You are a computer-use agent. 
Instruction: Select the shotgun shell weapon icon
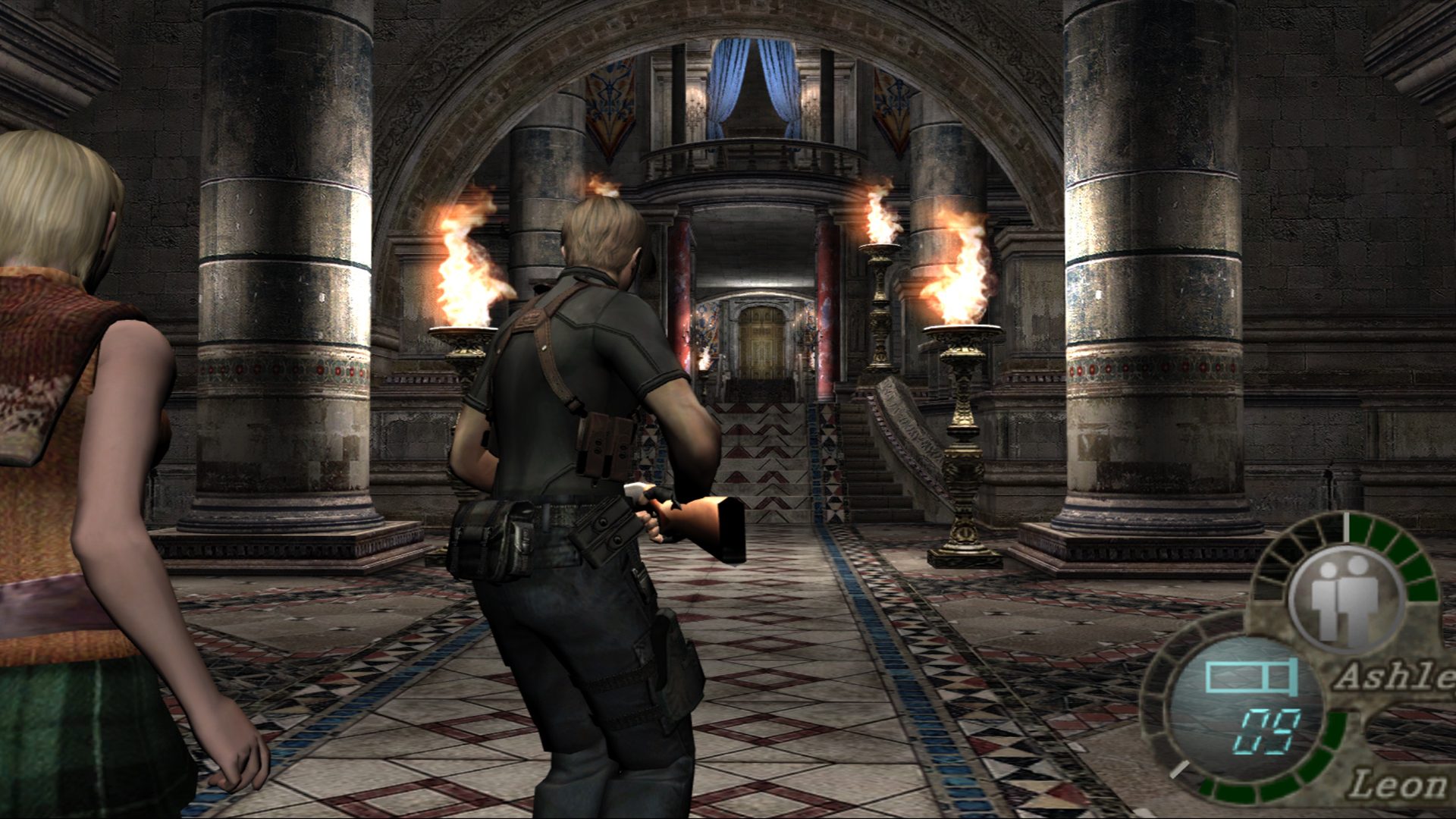tap(1250, 676)
